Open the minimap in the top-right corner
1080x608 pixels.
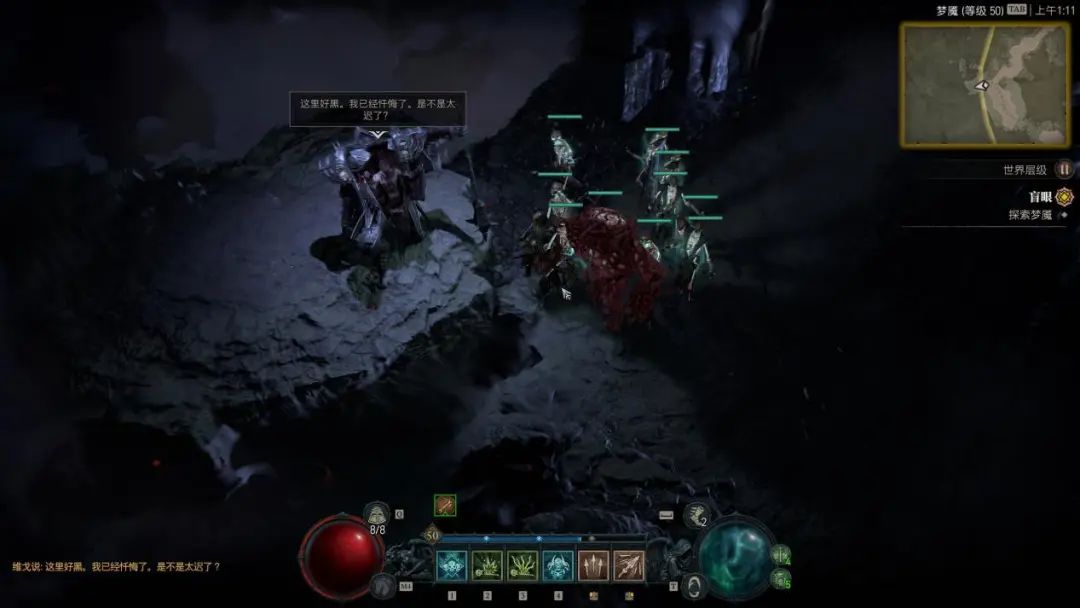point(985,84)
